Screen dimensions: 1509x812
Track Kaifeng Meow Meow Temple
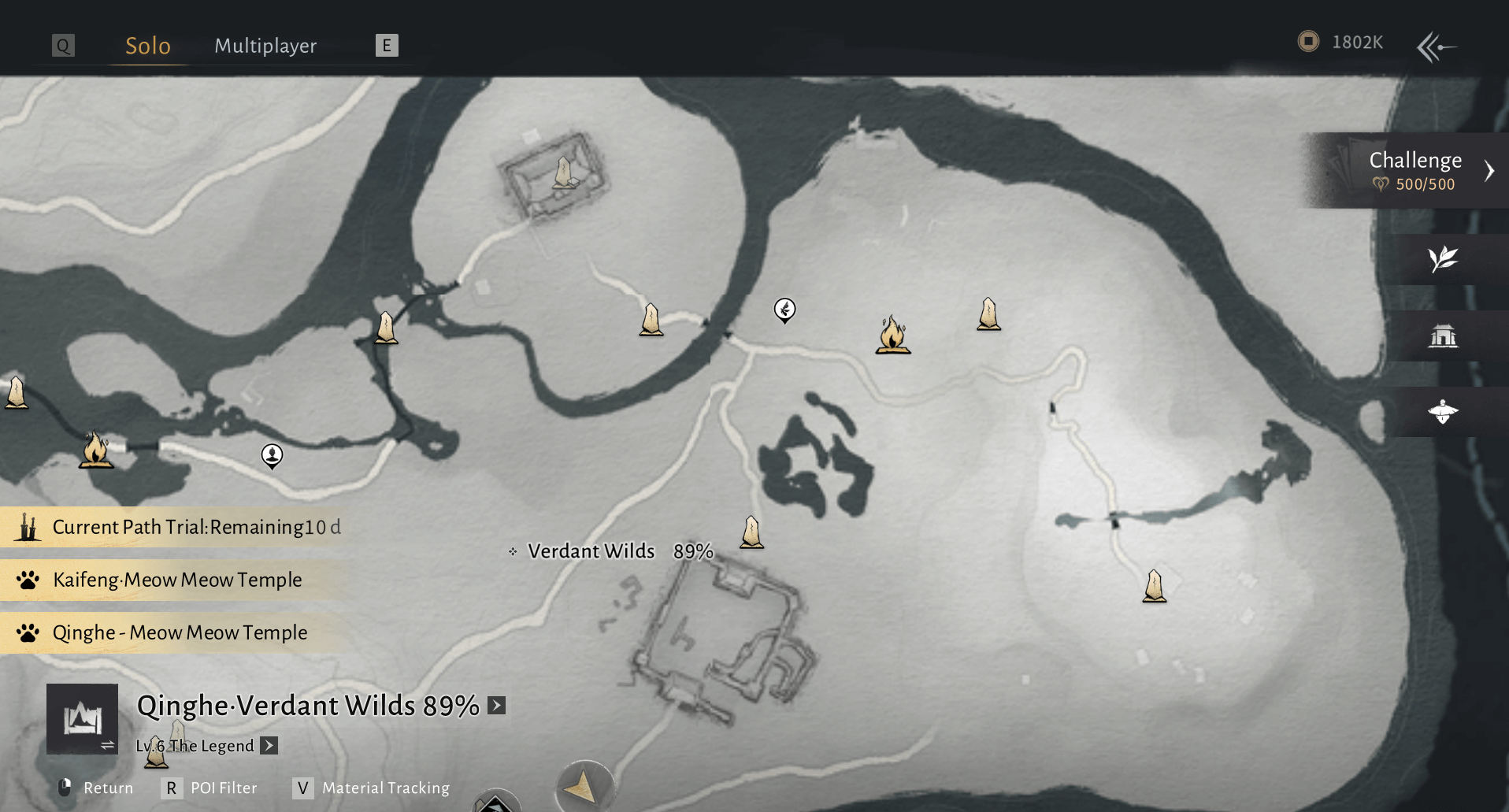[177, 580]
